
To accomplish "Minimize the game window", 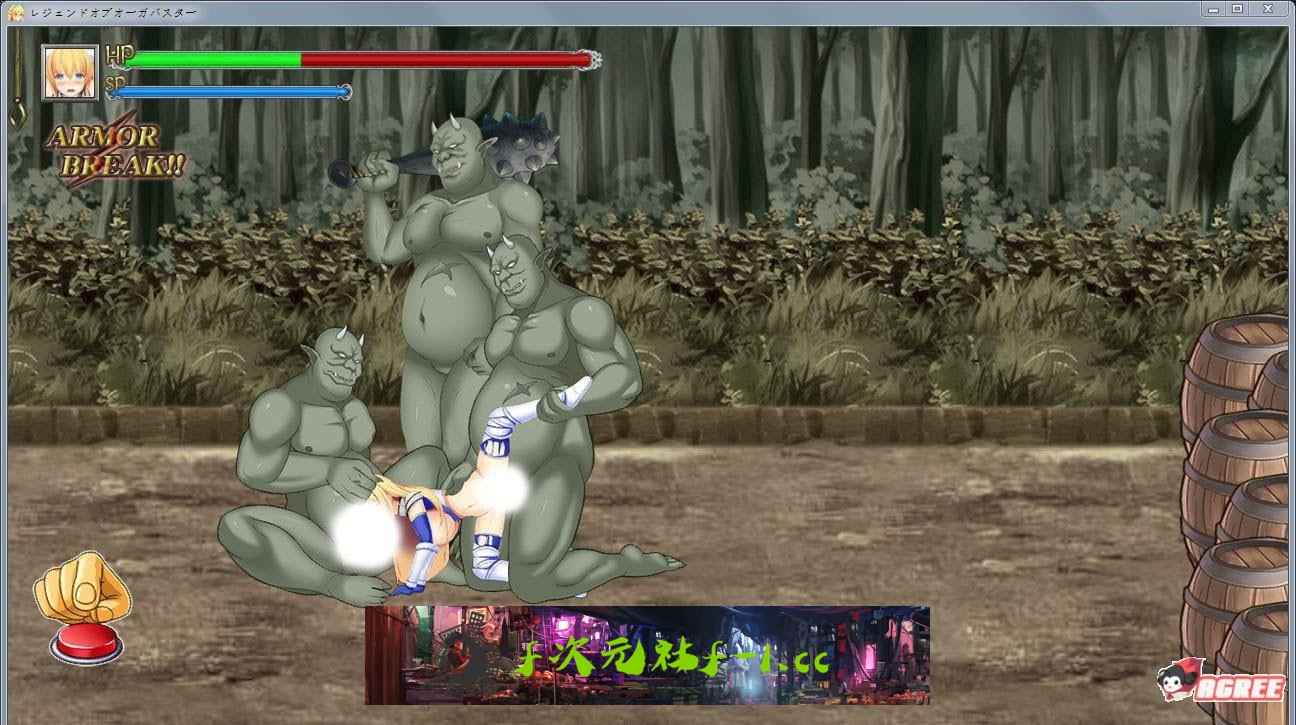I will [x=1215, y=9].
